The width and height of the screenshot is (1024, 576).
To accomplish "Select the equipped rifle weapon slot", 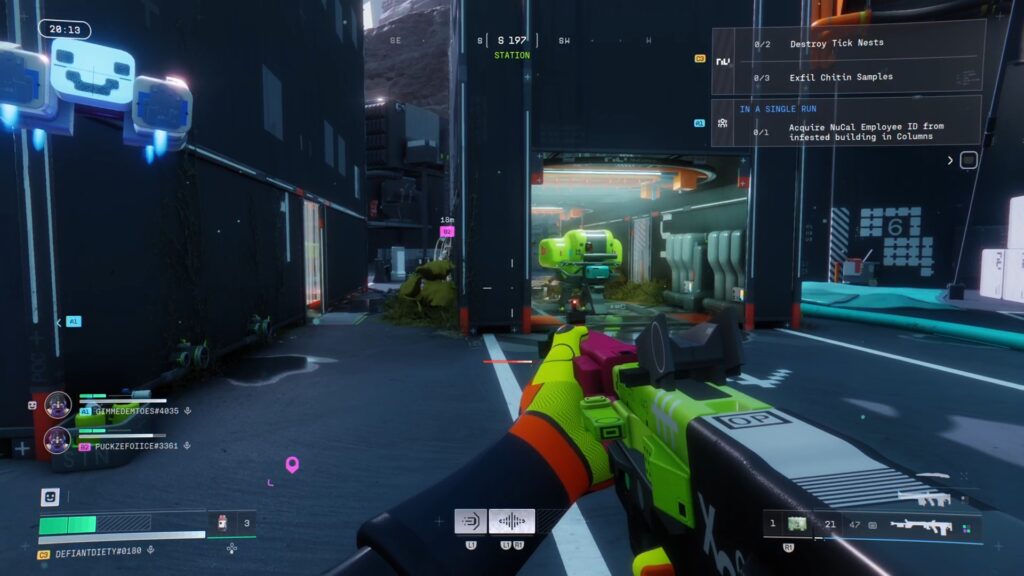I will [x=920, y=524].
